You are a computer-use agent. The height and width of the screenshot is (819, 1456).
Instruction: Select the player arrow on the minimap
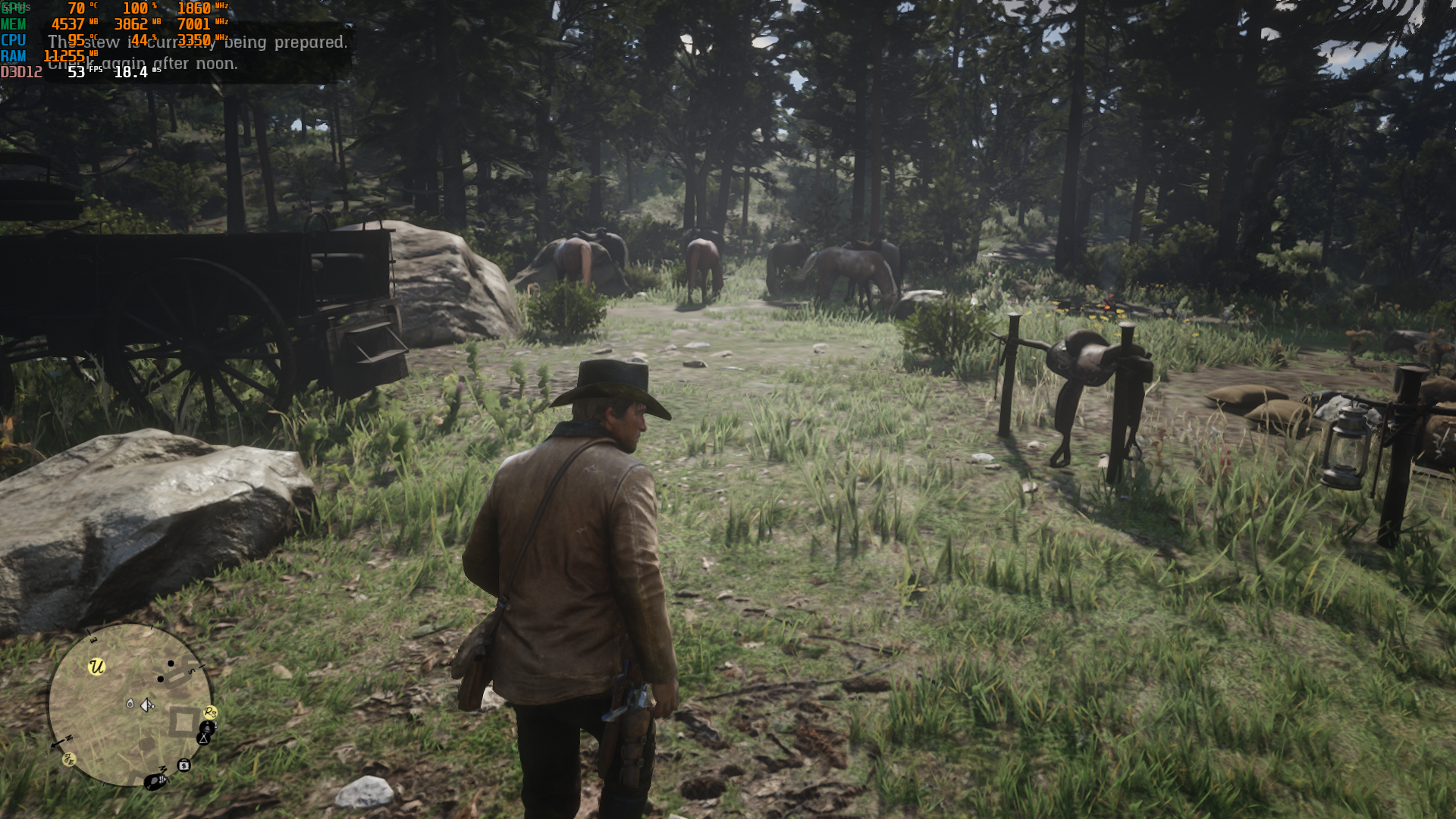click(147, 705)
